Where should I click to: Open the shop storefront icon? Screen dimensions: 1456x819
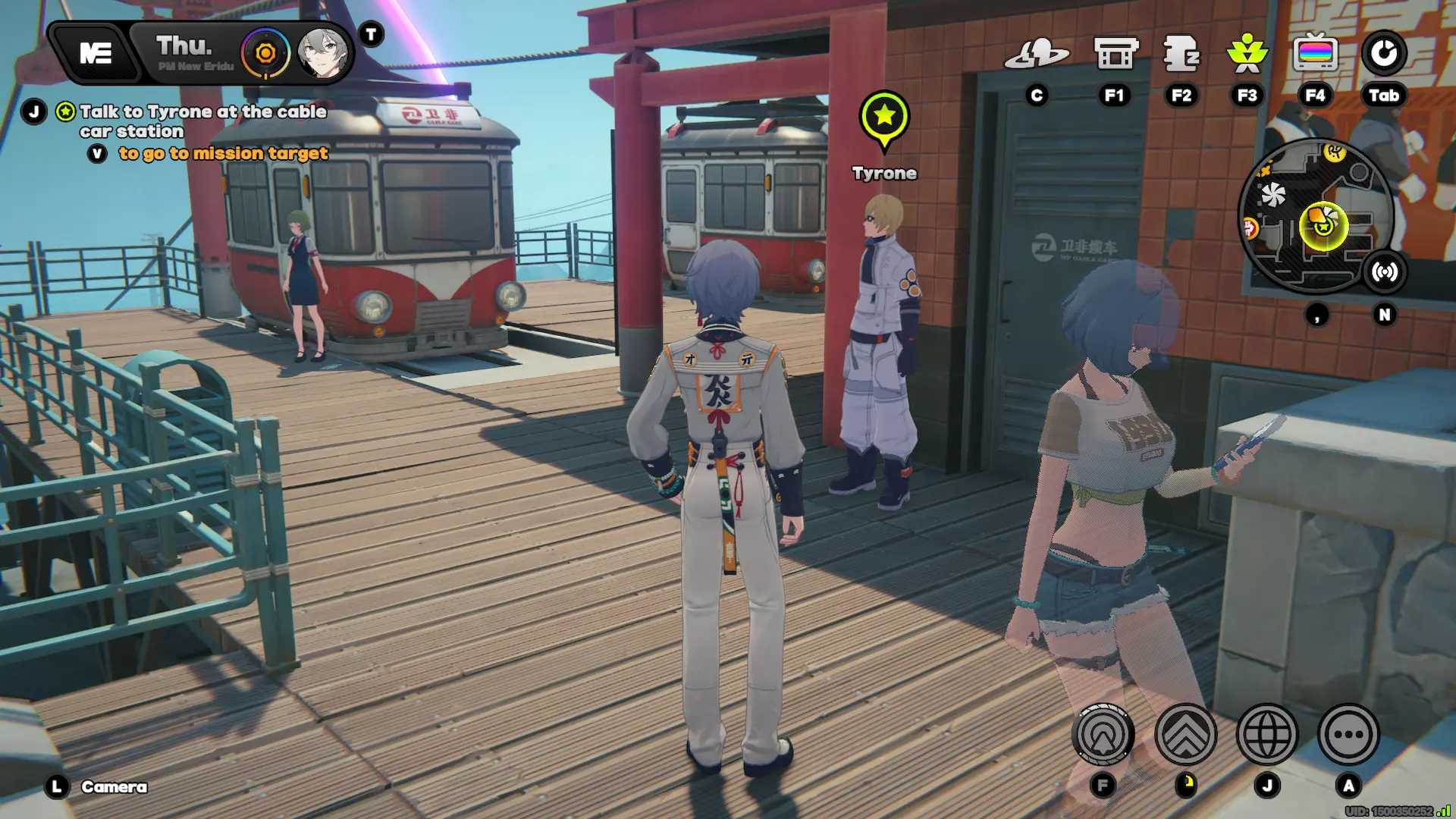click(1116, 55)
